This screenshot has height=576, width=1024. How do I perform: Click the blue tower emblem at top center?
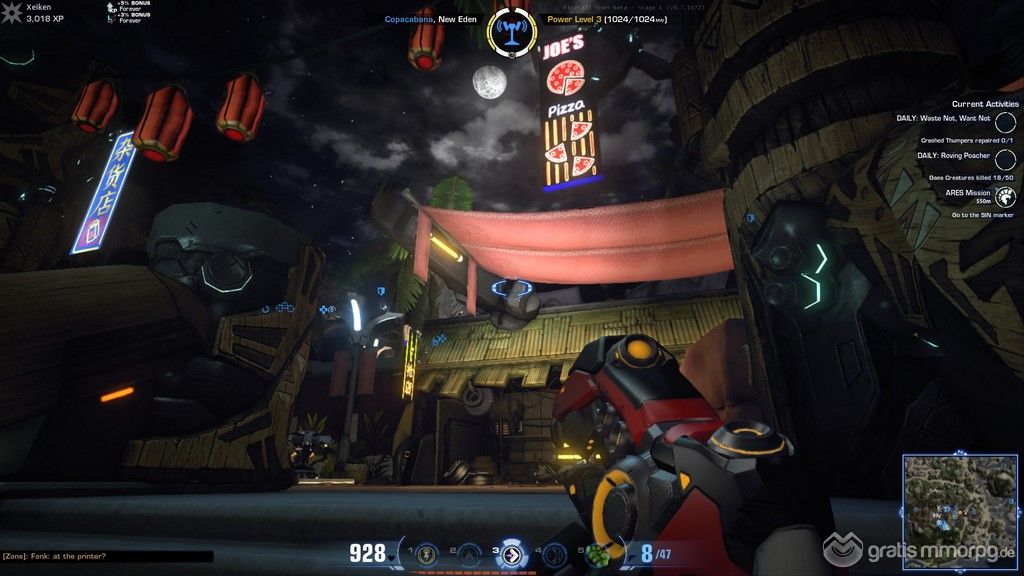(x=511, y=30)
